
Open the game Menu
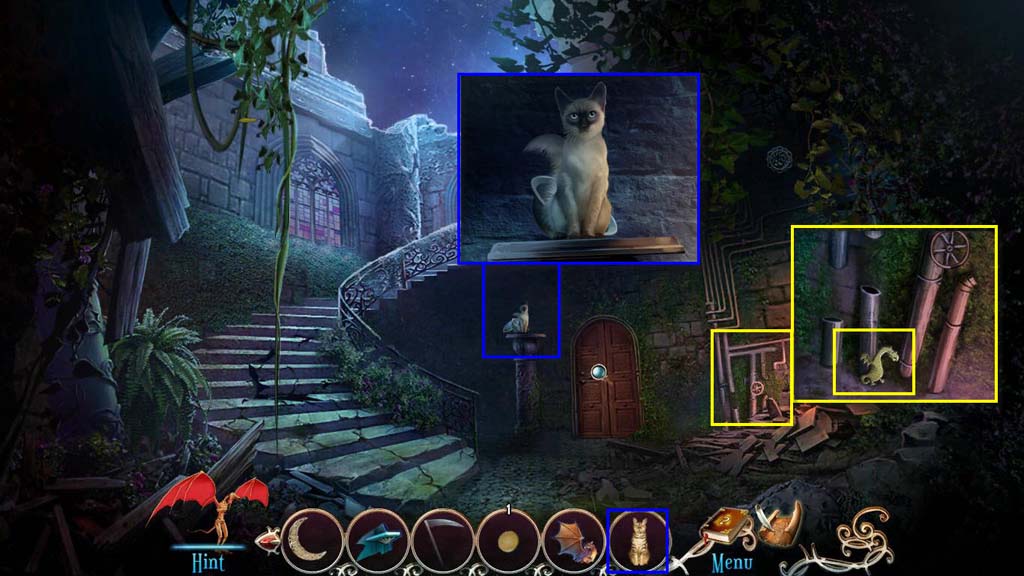tap(731, 562)
